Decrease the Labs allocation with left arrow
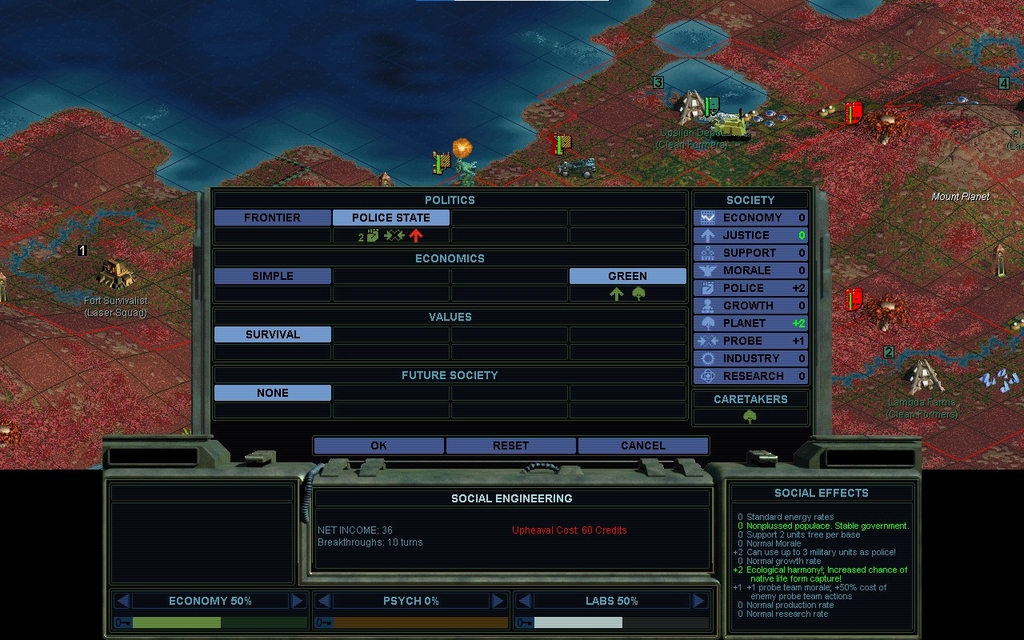1024x640 pixels. click(523, 601)
